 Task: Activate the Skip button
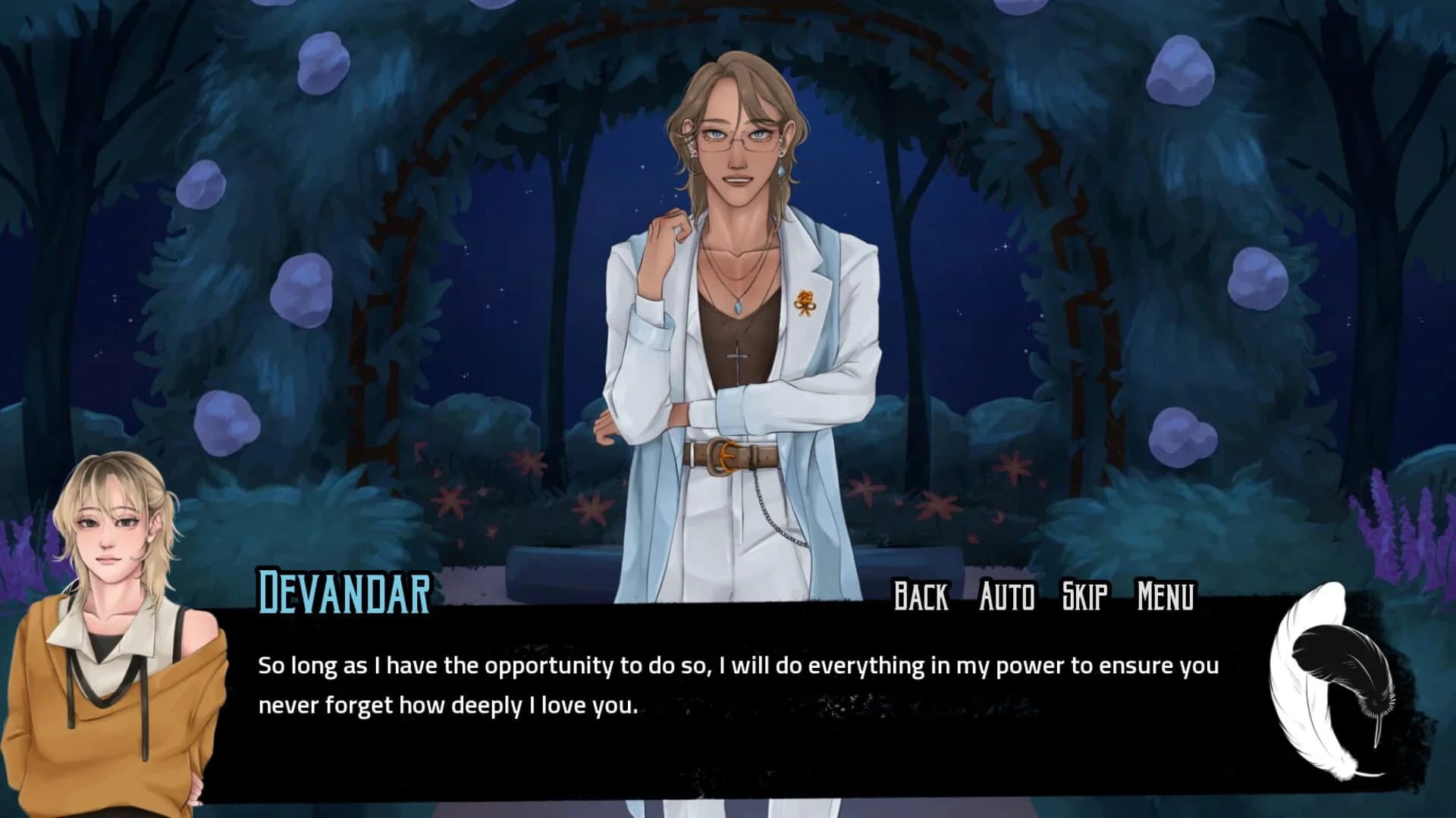(x=1084, y=596)
